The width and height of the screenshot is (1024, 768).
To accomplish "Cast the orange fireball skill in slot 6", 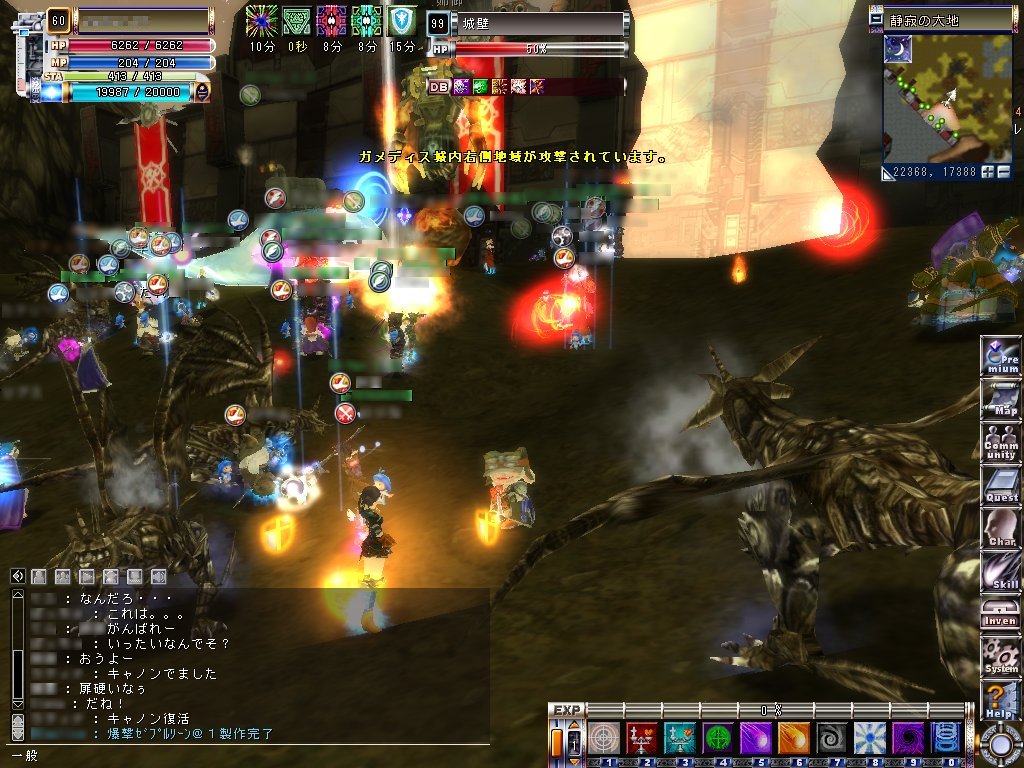I will [792, 738].
